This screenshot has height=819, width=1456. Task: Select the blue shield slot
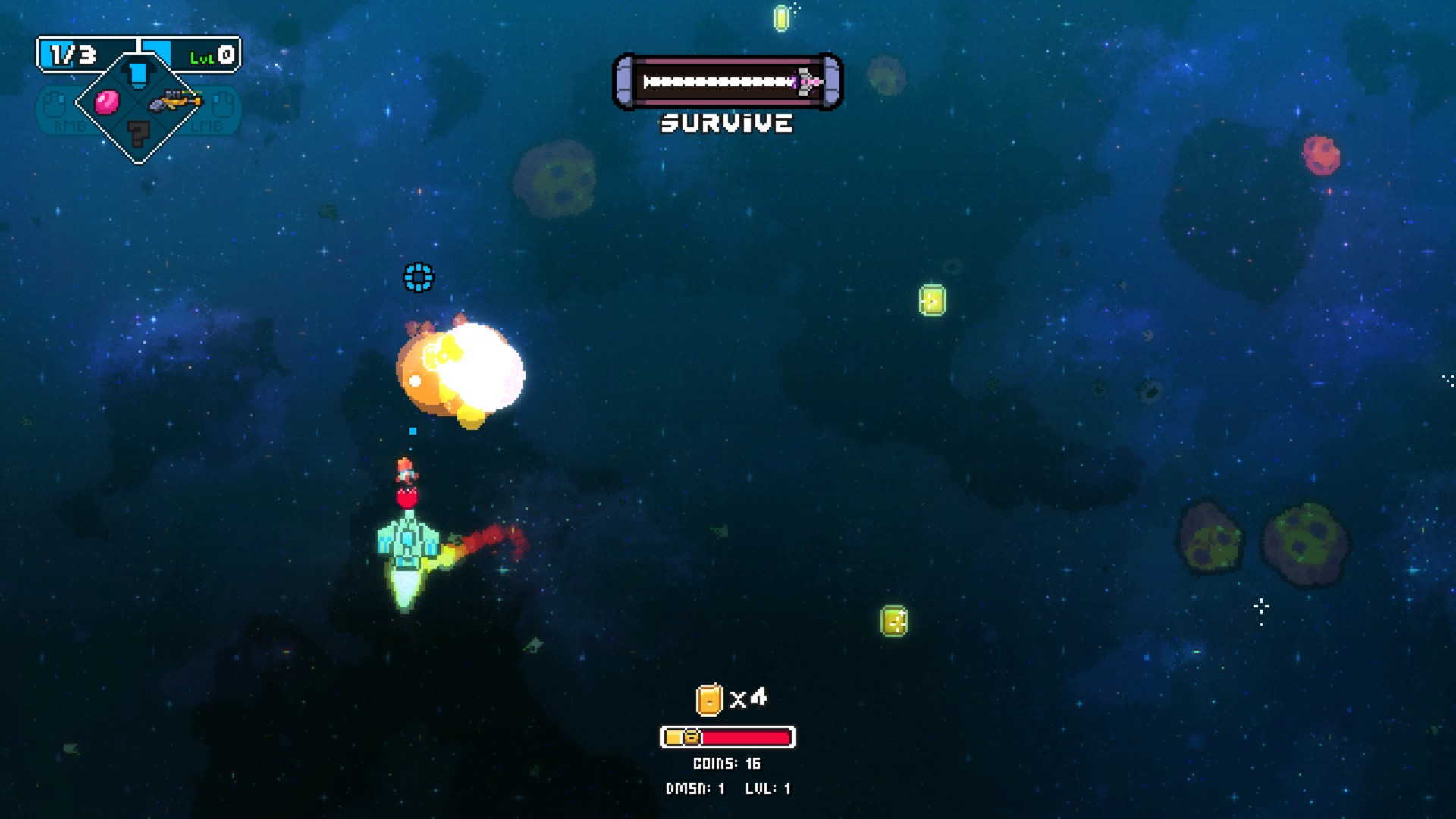pyautogui.click(x=138, y=74)
